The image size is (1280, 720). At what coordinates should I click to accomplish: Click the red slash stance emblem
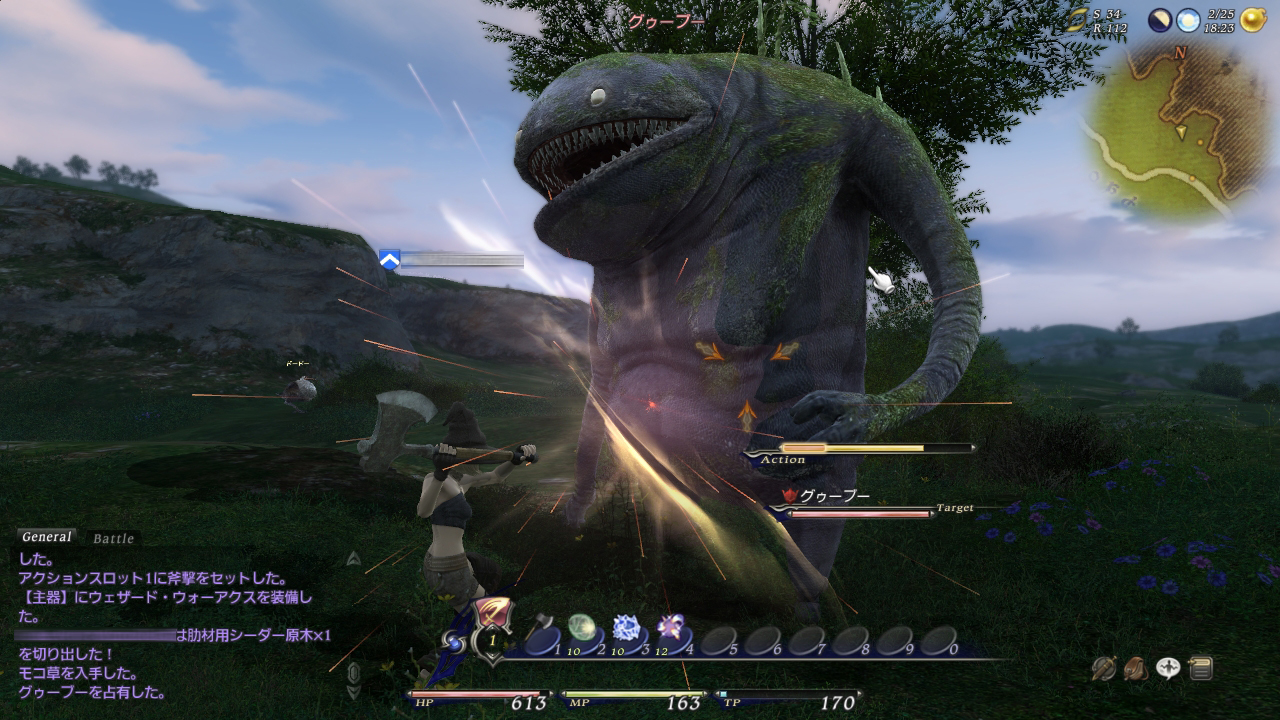pos(493,612)
